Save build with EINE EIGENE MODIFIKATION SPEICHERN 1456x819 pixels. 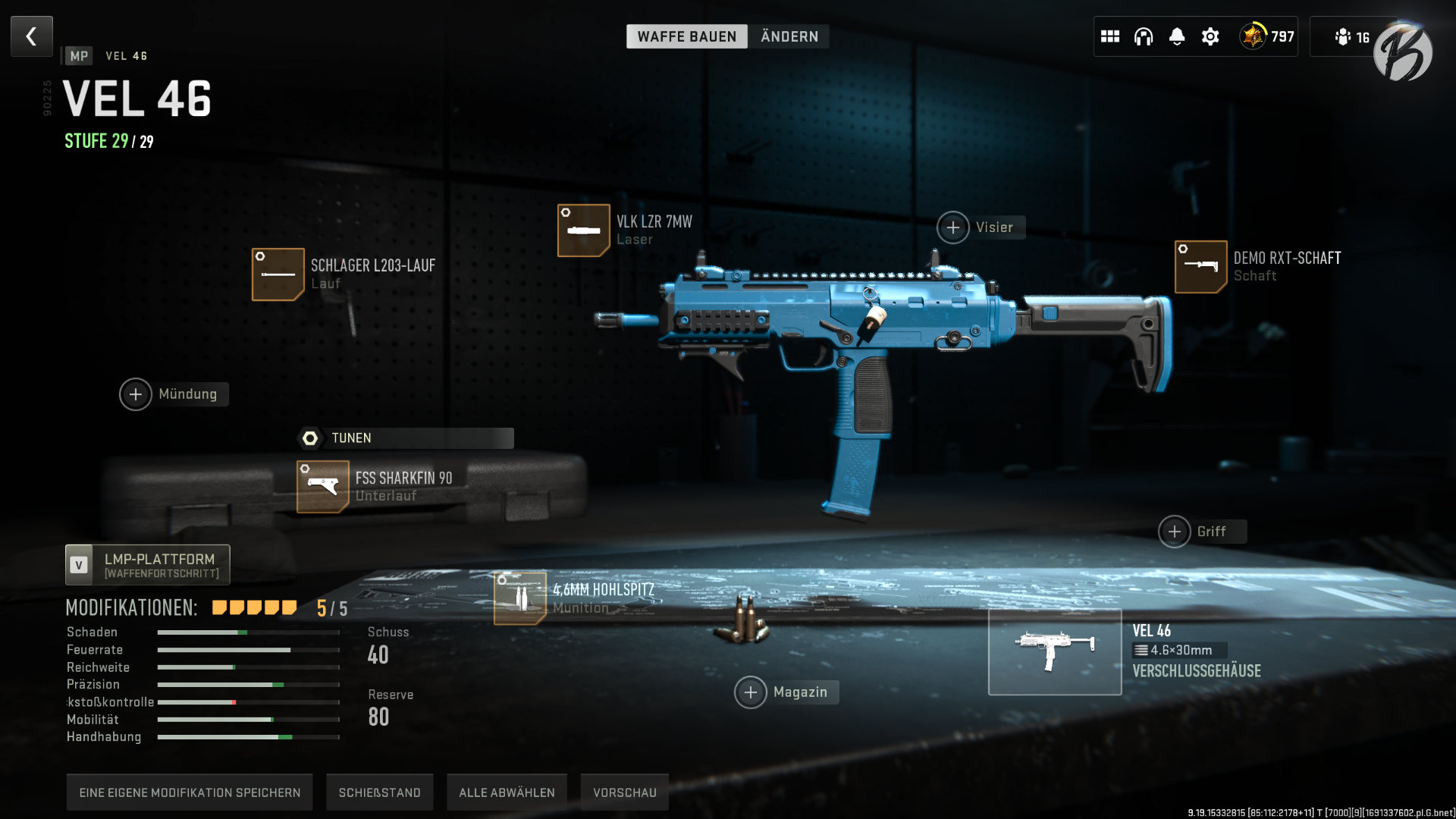(x=190, y=791)
